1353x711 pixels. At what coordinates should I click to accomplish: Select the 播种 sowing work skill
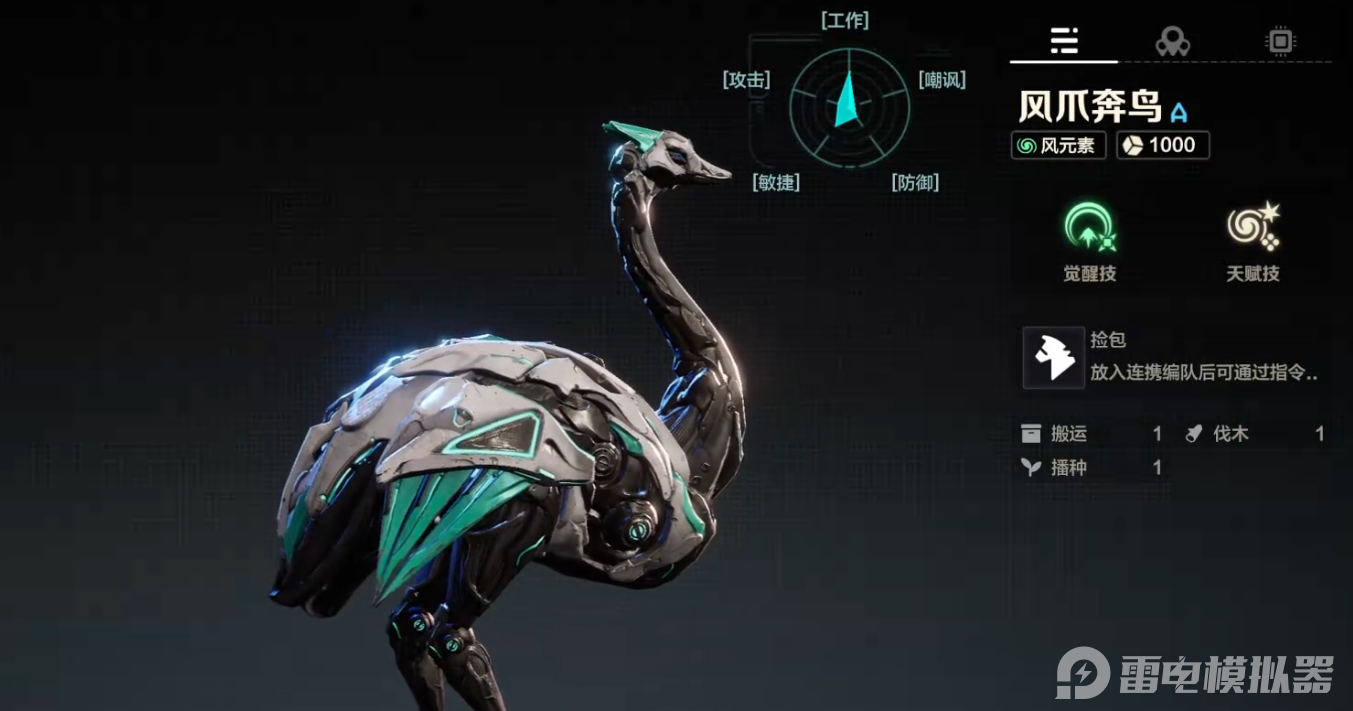tap(1091, 467)
